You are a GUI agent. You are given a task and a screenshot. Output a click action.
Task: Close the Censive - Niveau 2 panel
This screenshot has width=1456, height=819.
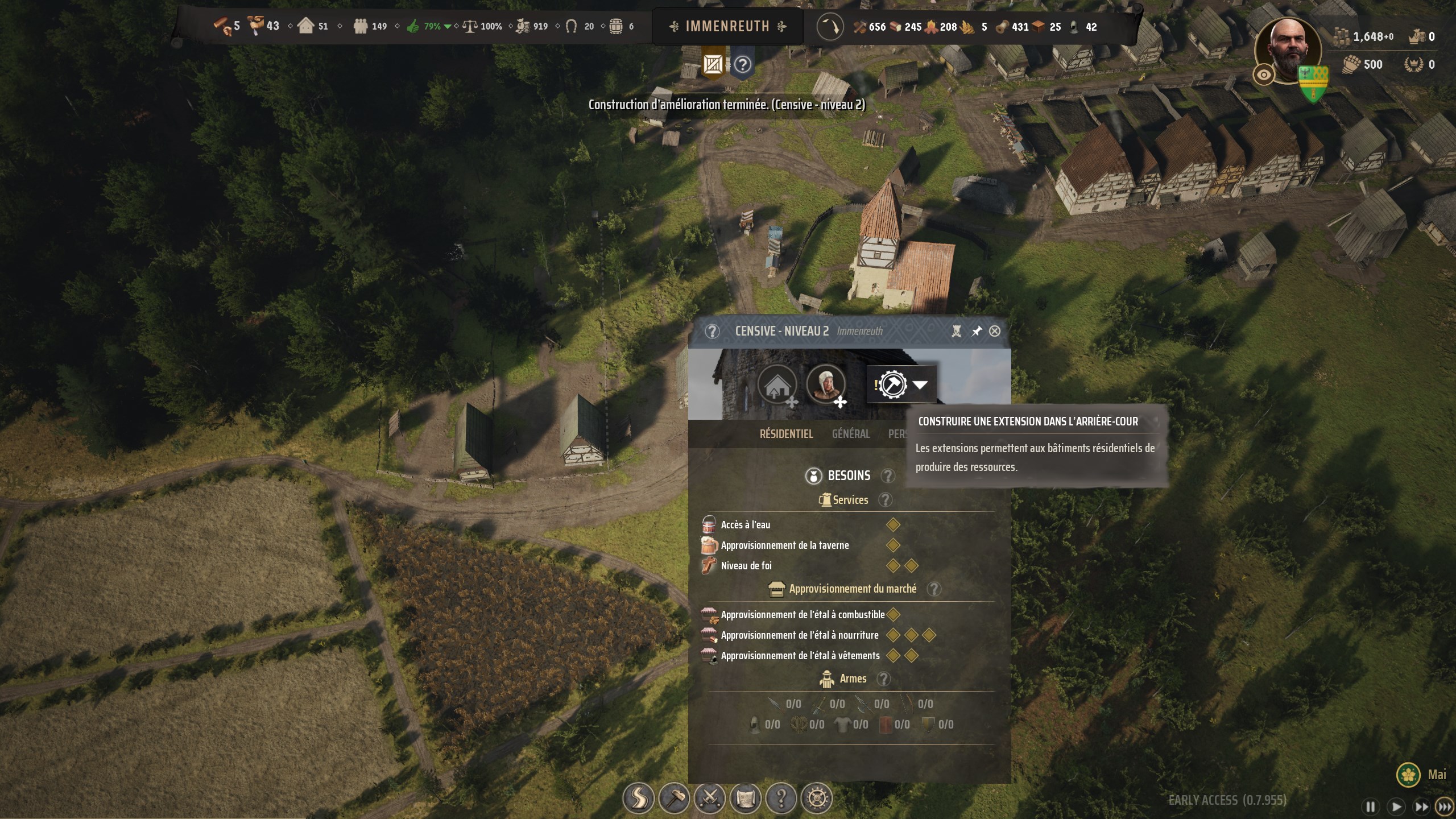pos(995,331)
